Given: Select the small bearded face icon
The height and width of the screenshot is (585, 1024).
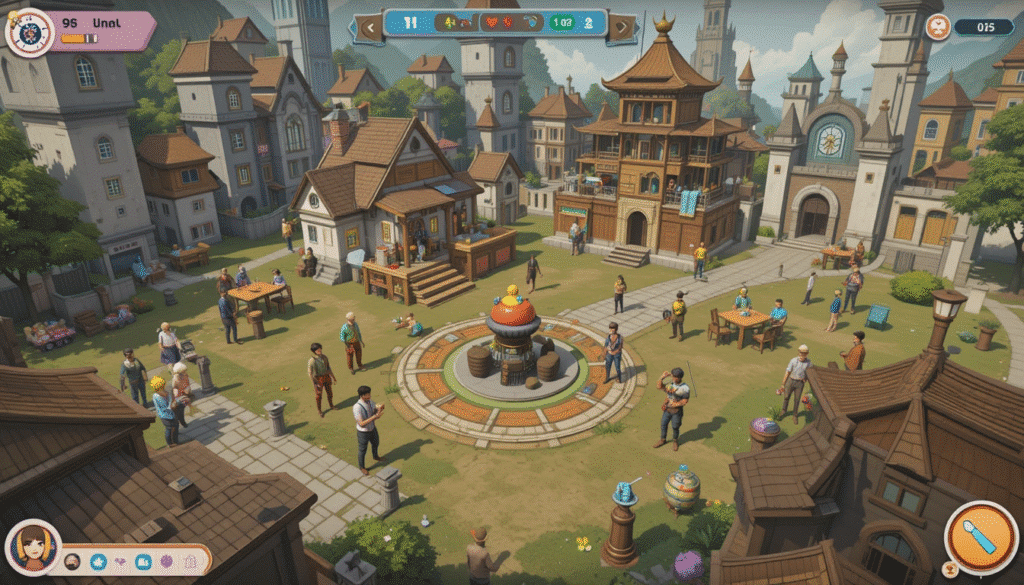Looking at the screenshot, I should click(x=72, y=561).
